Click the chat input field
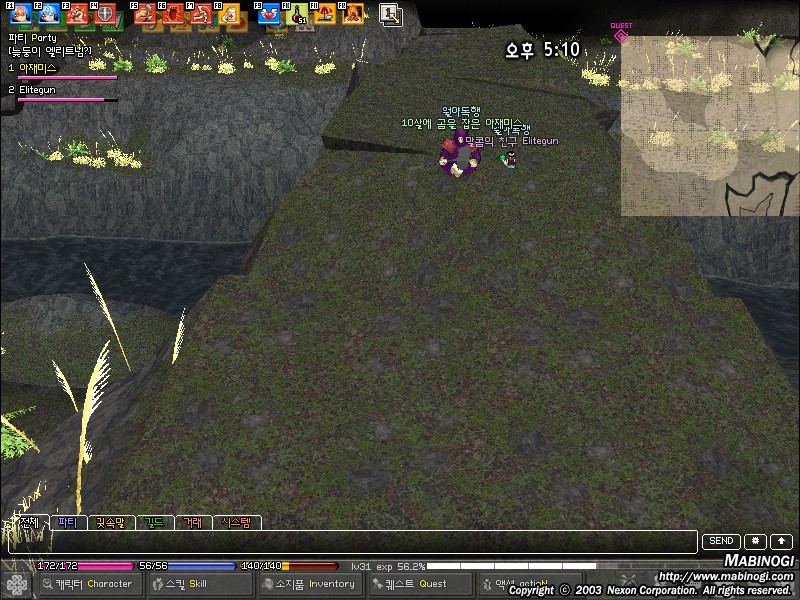This screenshot has height=600, width=800. pos(350,542)
